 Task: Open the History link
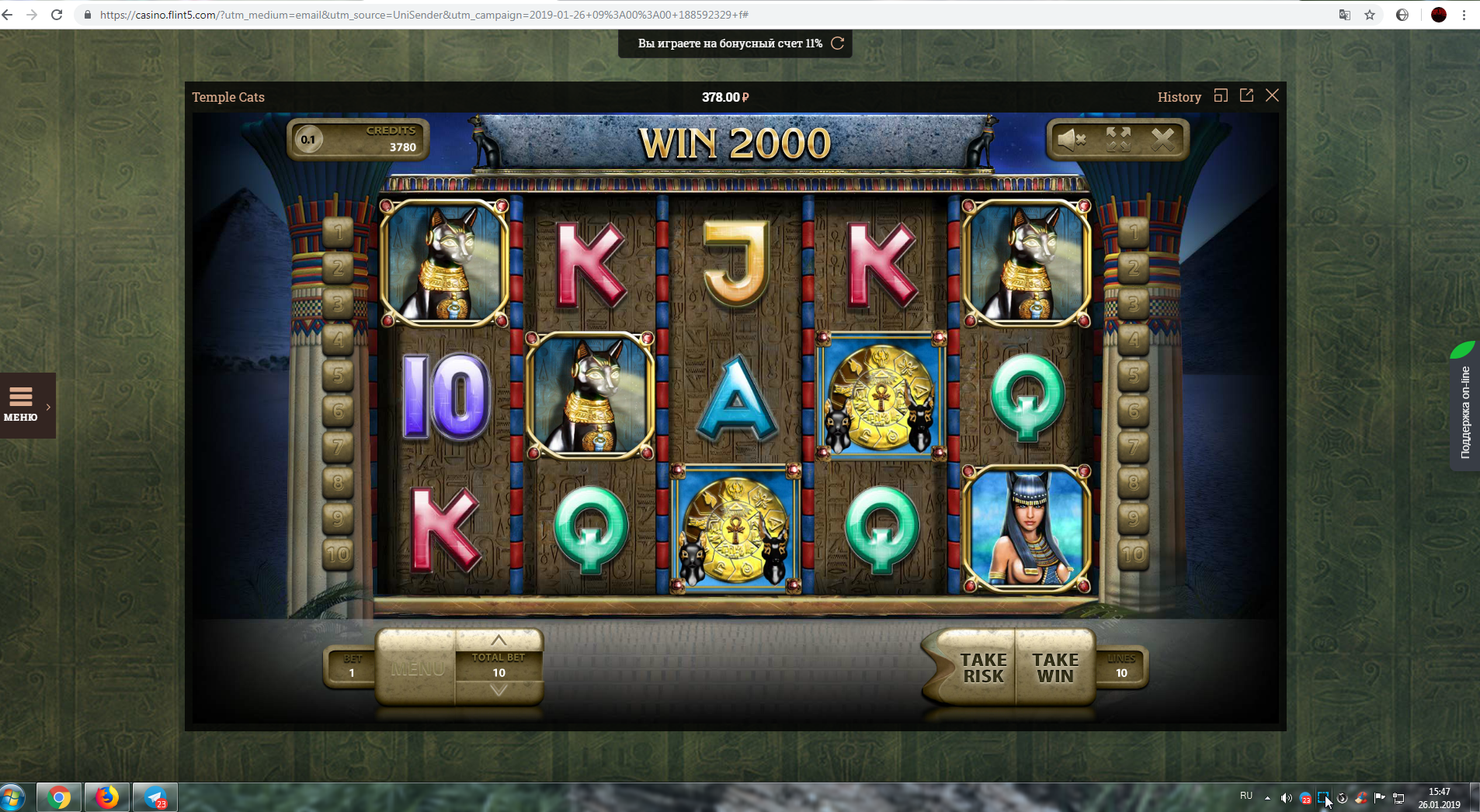[x=1179, y=97]
